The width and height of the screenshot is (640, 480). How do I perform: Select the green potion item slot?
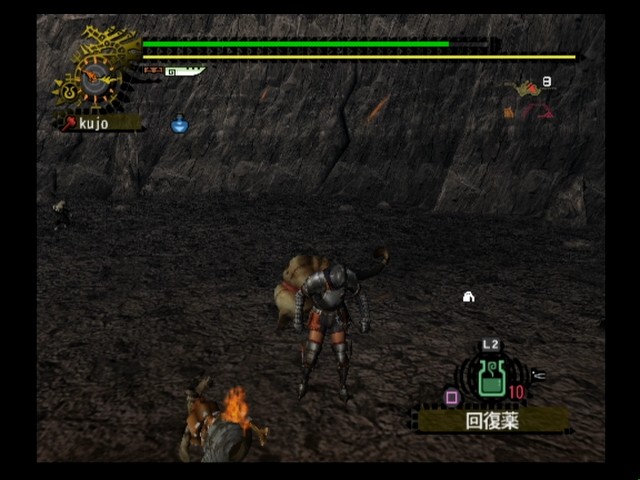[x=490, y=380]
